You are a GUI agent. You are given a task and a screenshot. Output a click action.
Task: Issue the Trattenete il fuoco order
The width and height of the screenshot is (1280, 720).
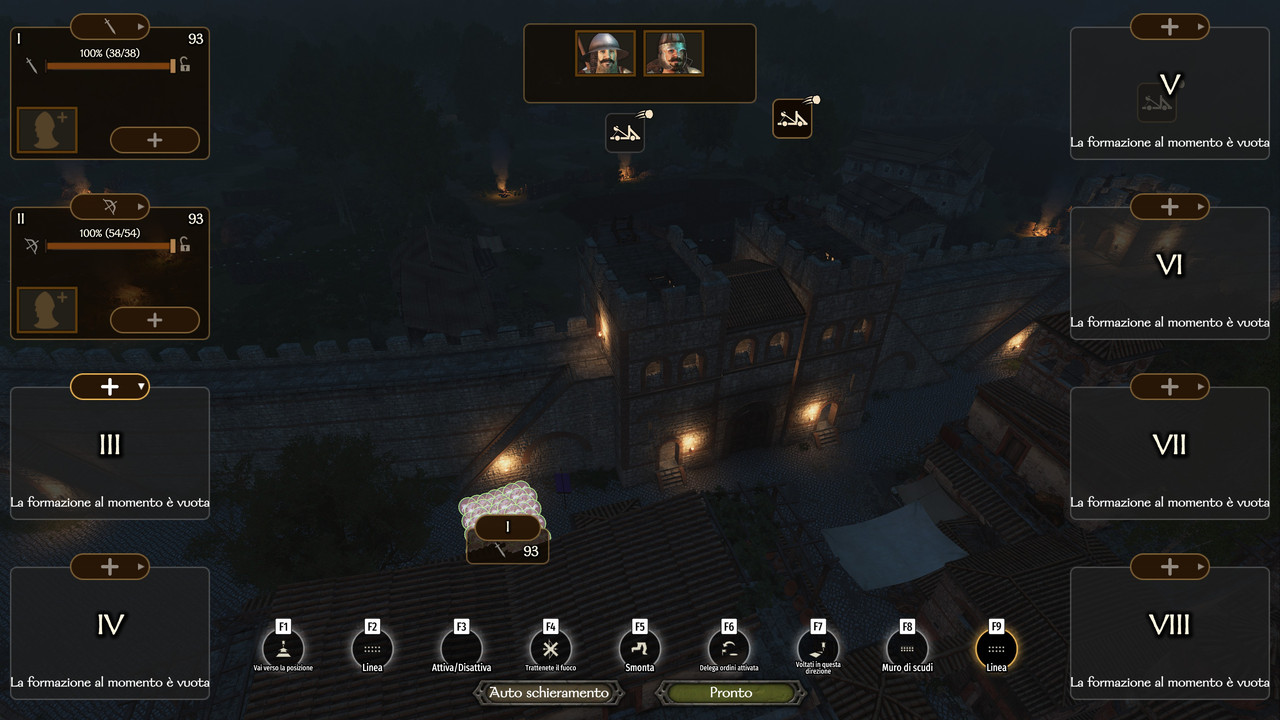pos(550,648)
